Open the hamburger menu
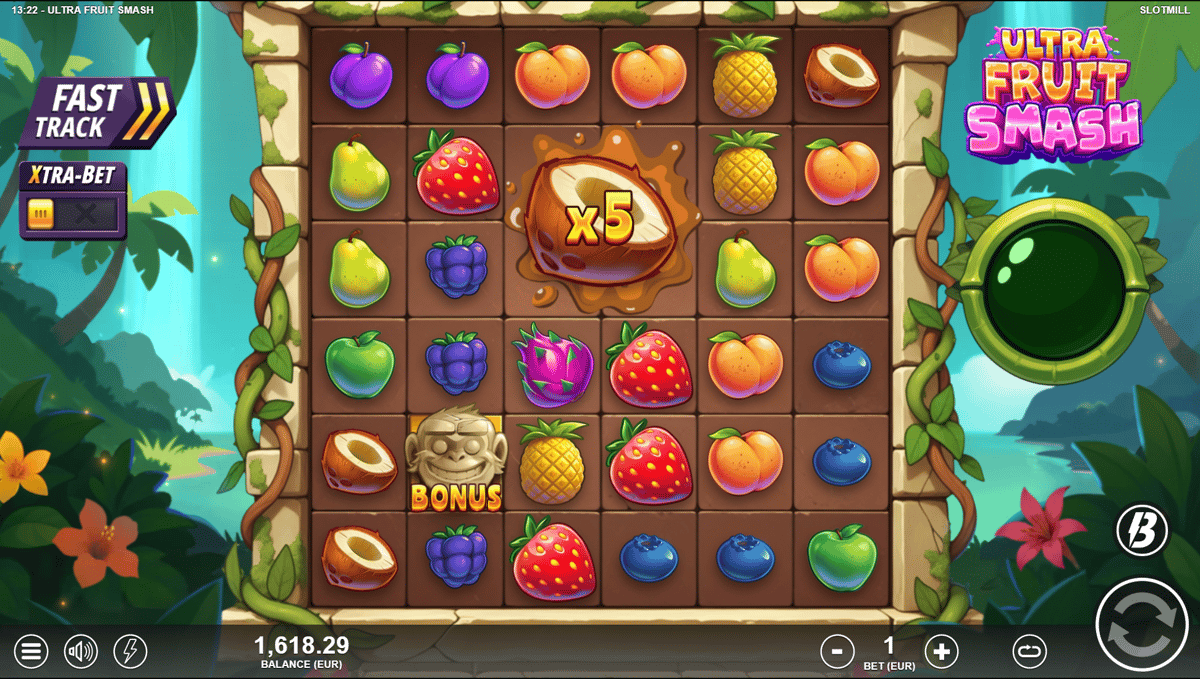 point(30,652)
